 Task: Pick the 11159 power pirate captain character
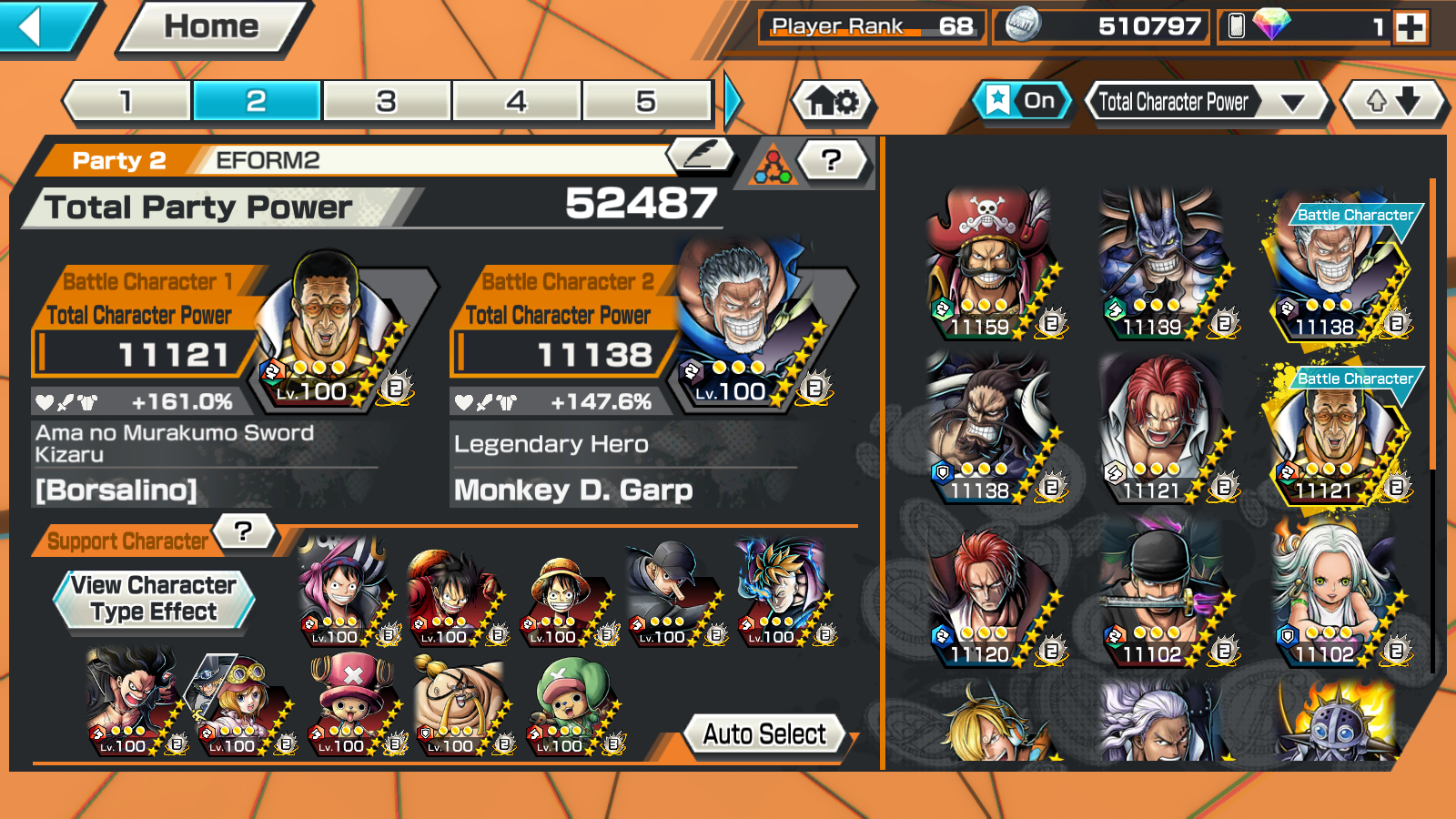click(989, 264)
